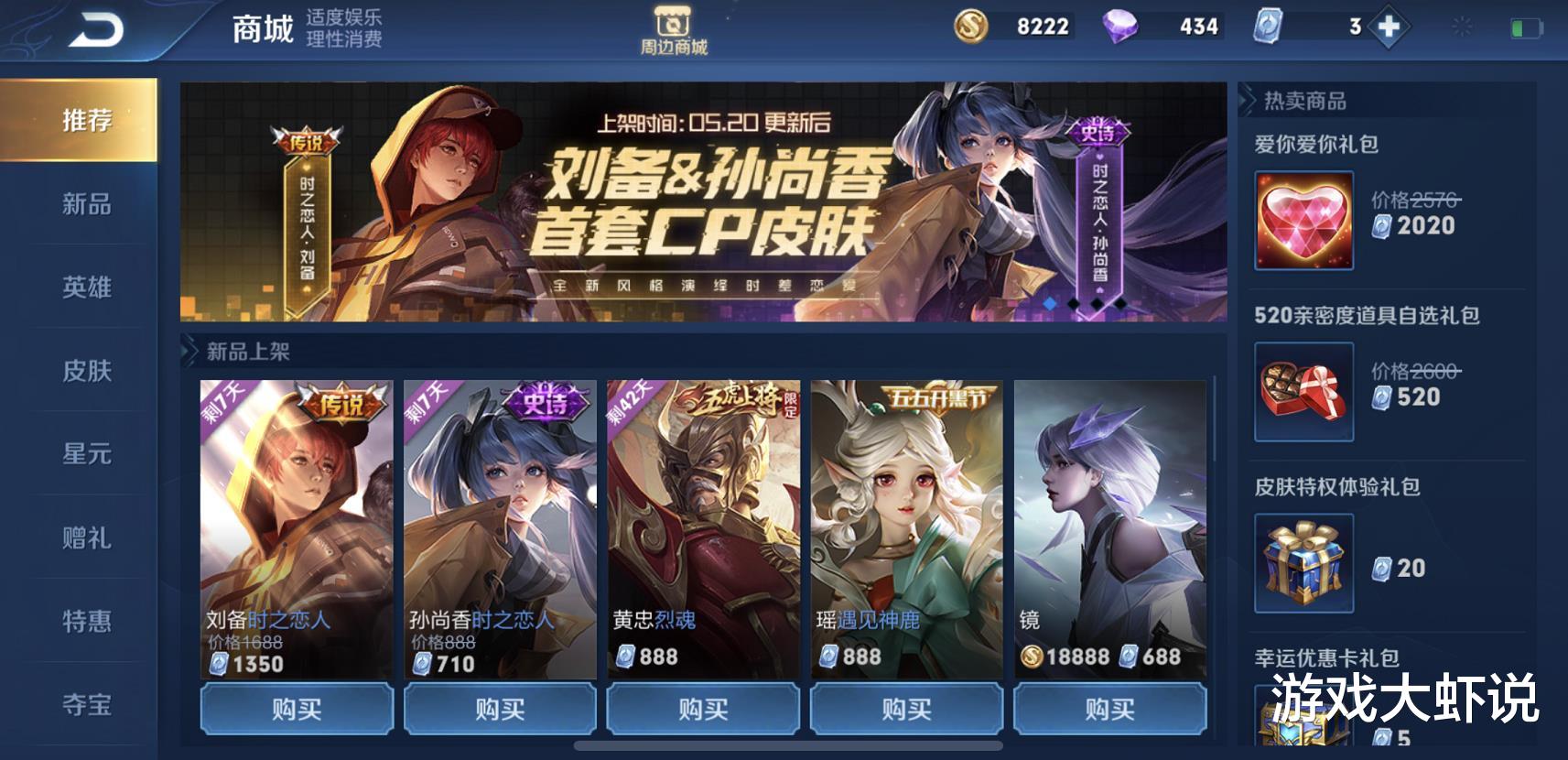Switch to the 夺宝 tab
Image resolution: width=1568 pixels, height=760 pixels.
[x=86, y=704]
